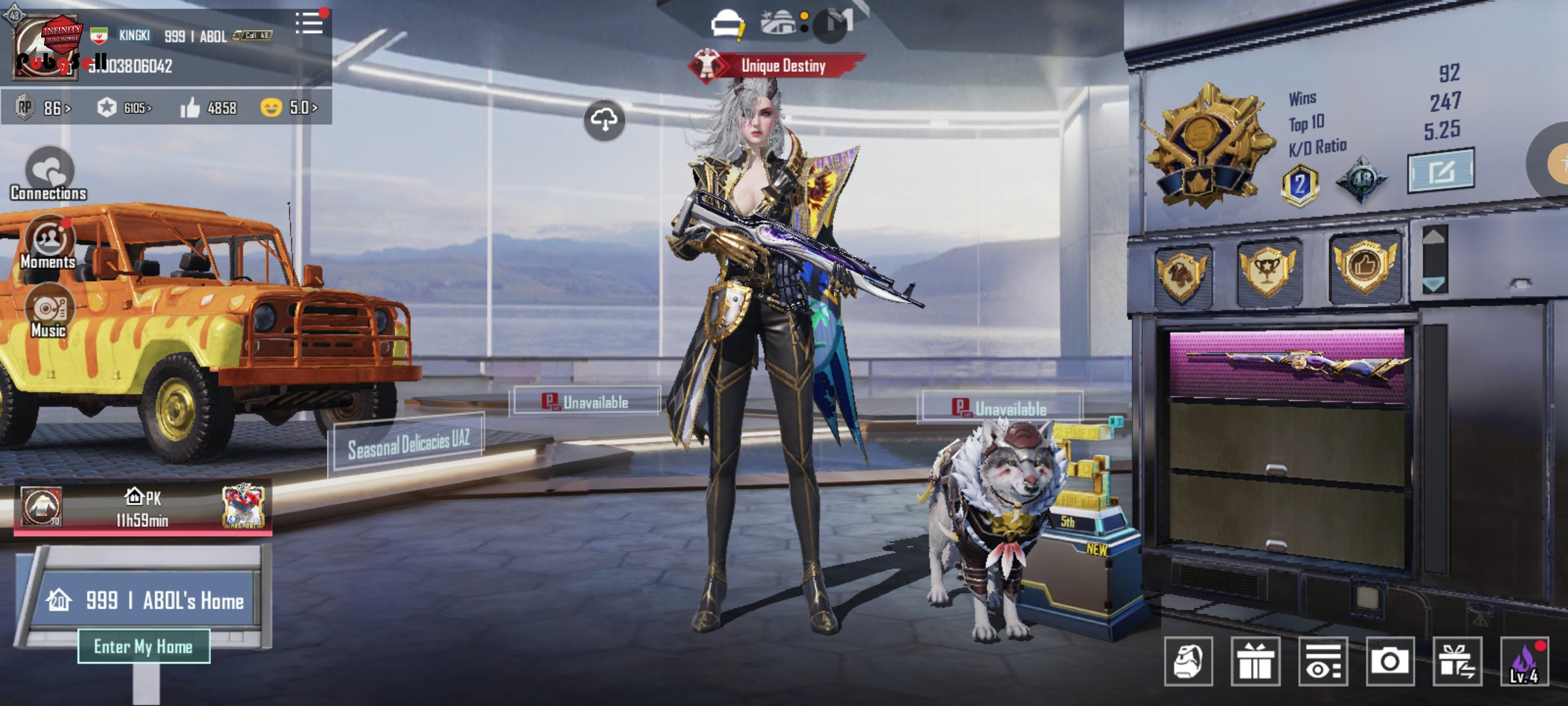This screenshot has width=1568, height=706.
Task: Click the player avatar portrait
Action: pos(46,48)
